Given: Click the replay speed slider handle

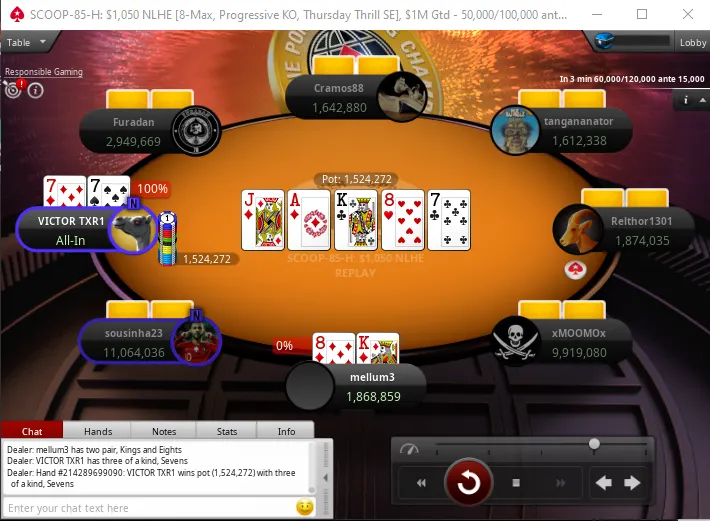Looking at the screenshot, I should click(x=595, y=443).
